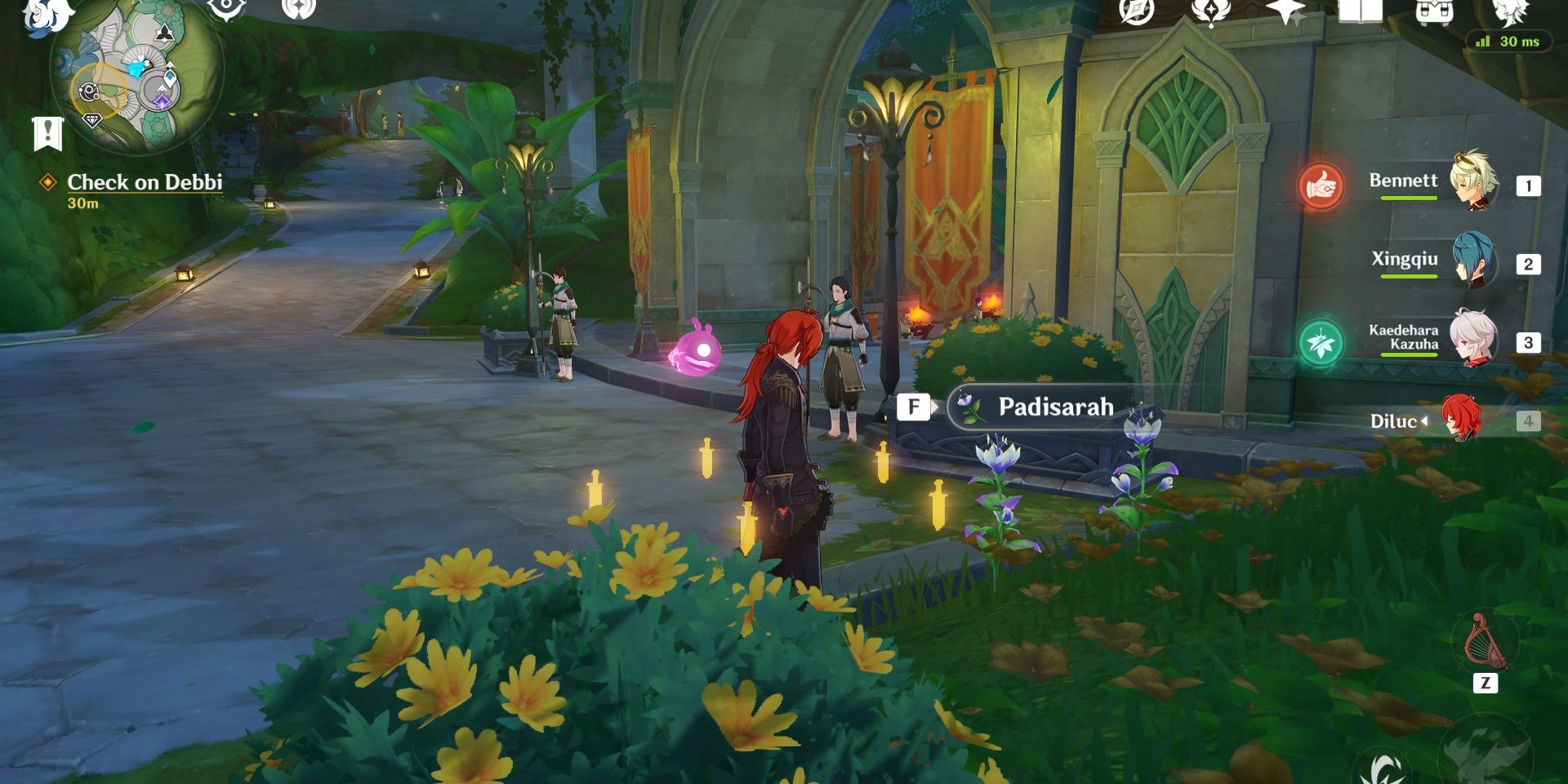Open the backpack inventory
This screenshot has height=784, width=1568.
pos(1435,11)
